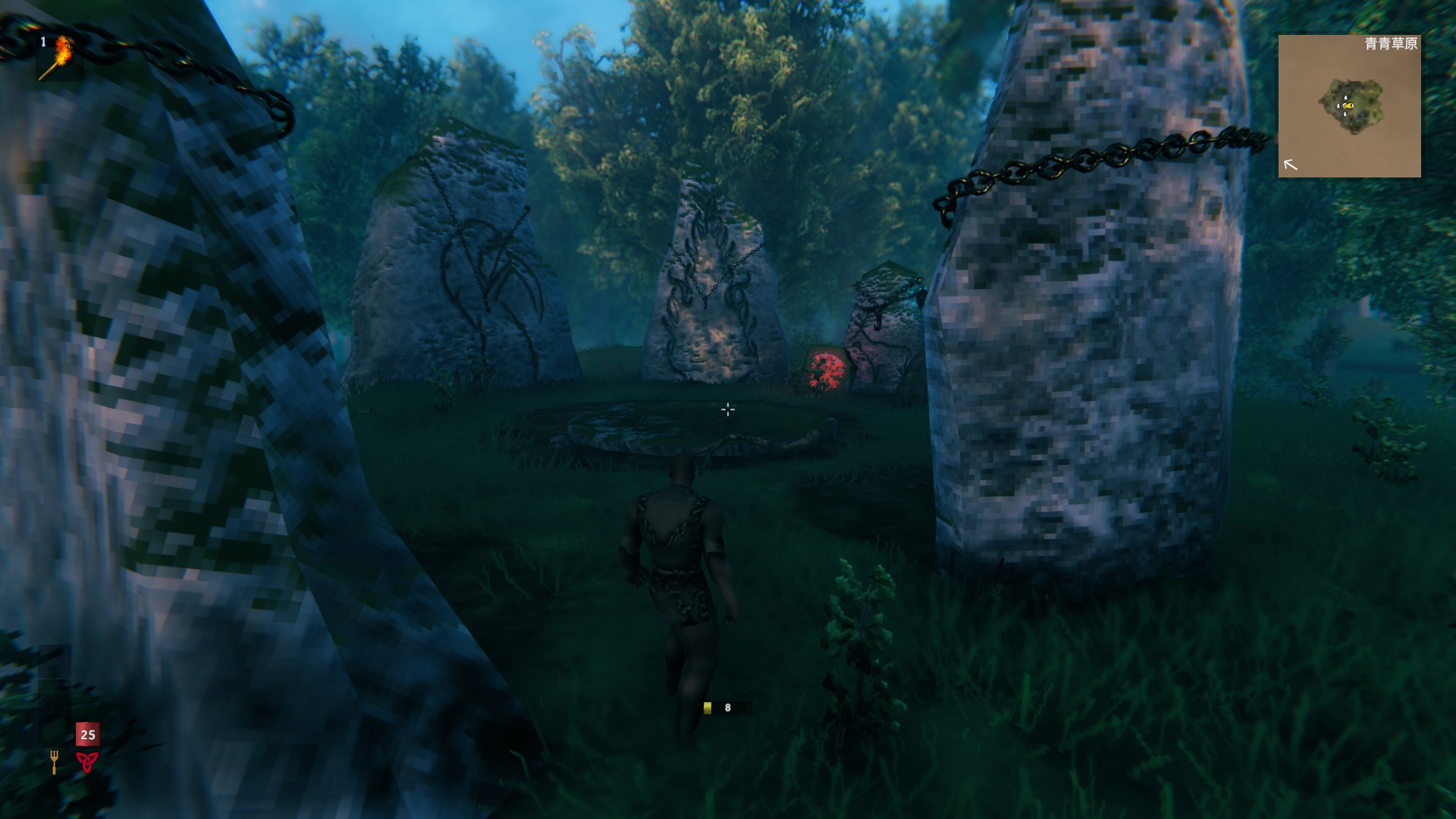Click the yellow fork food icon

pyautogui.click(x=54, y=761)
